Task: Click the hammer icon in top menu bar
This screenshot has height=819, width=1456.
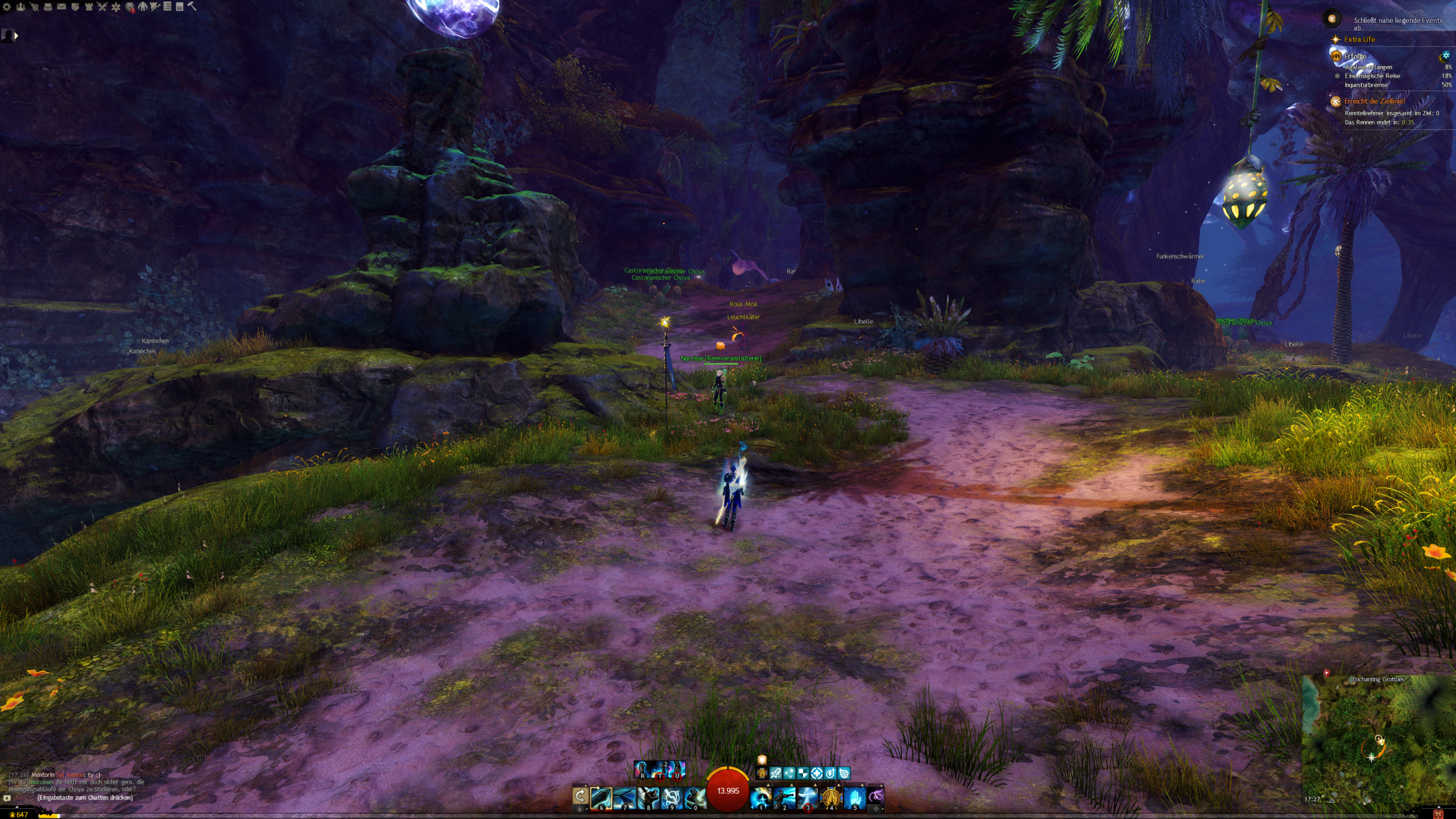Action: pyautogui.click(x=192, y=7)
